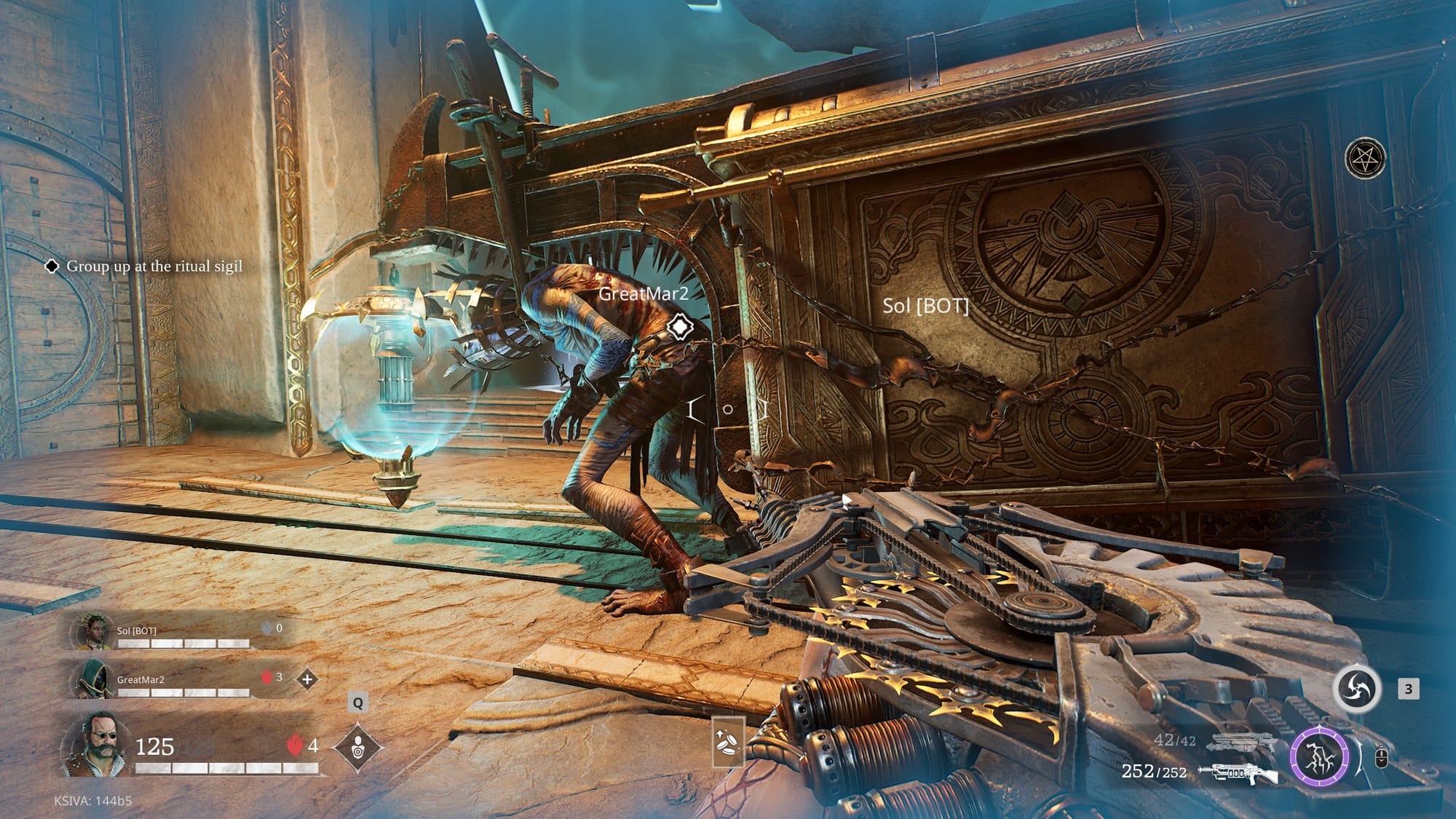Viewport: 1456px width, 819px height.
Task: Activate the diamond target ability icon
Action: coord(357,747)
